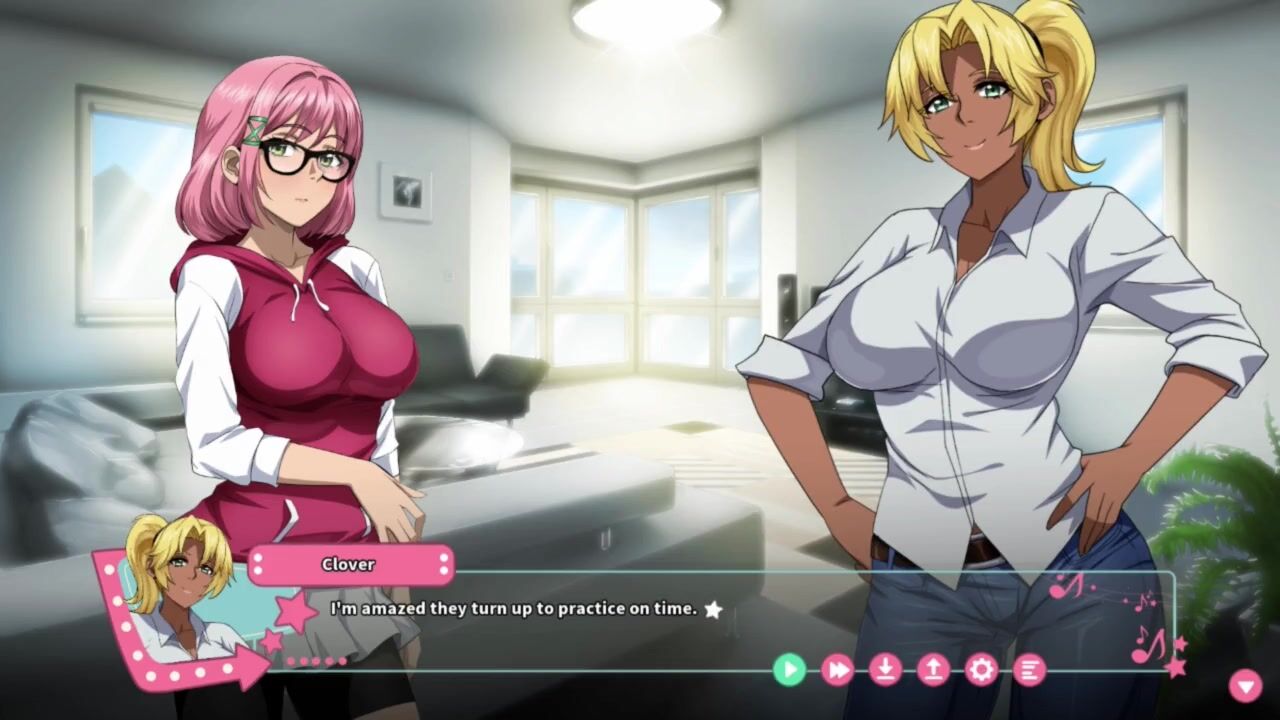1280x720 pixels.
Task: Advance dialogue by clicking Clover's text line
Action: point(514,608)
